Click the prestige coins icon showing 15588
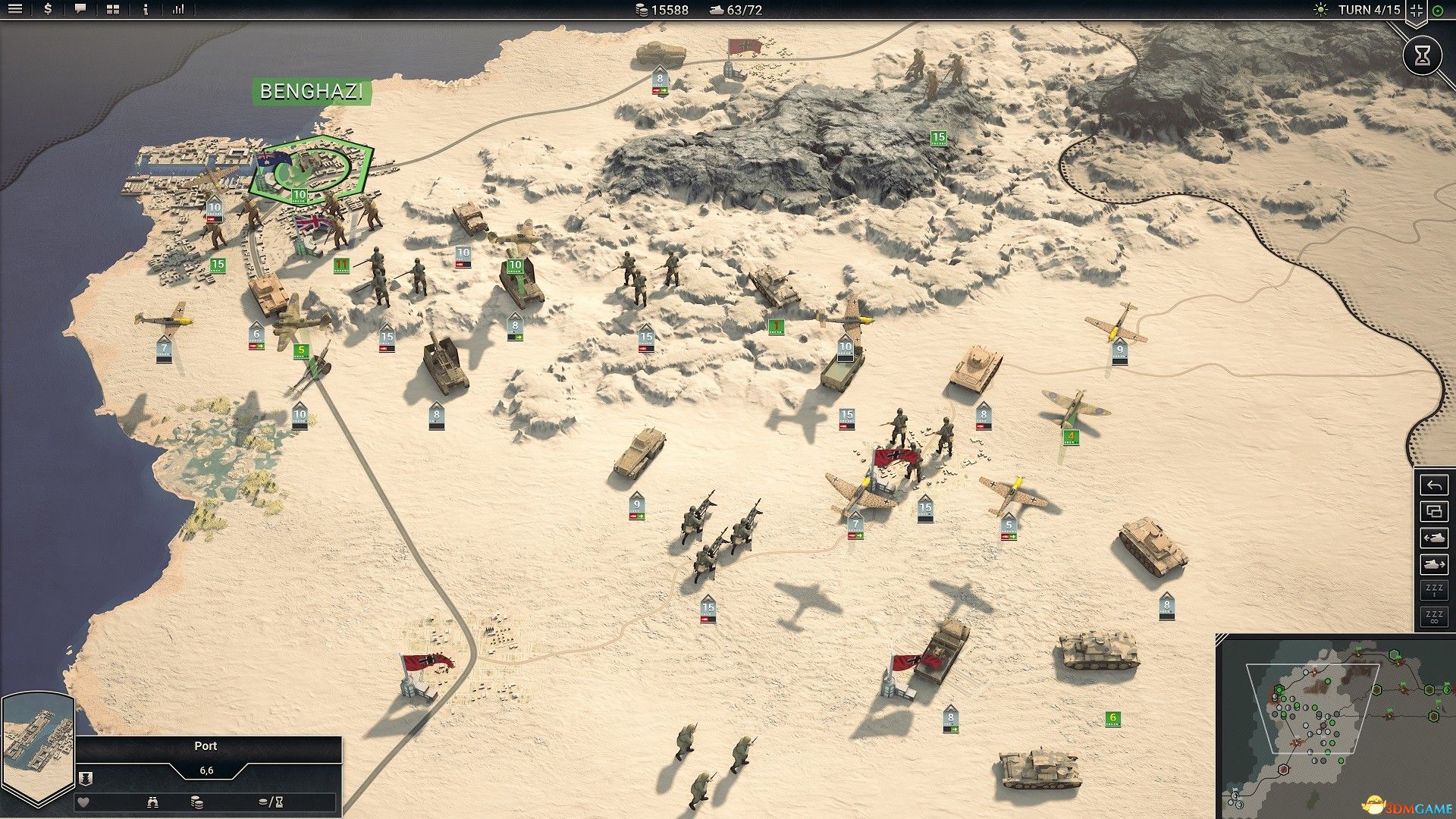This screenshot has width=1456, height=819. point(639,10)
